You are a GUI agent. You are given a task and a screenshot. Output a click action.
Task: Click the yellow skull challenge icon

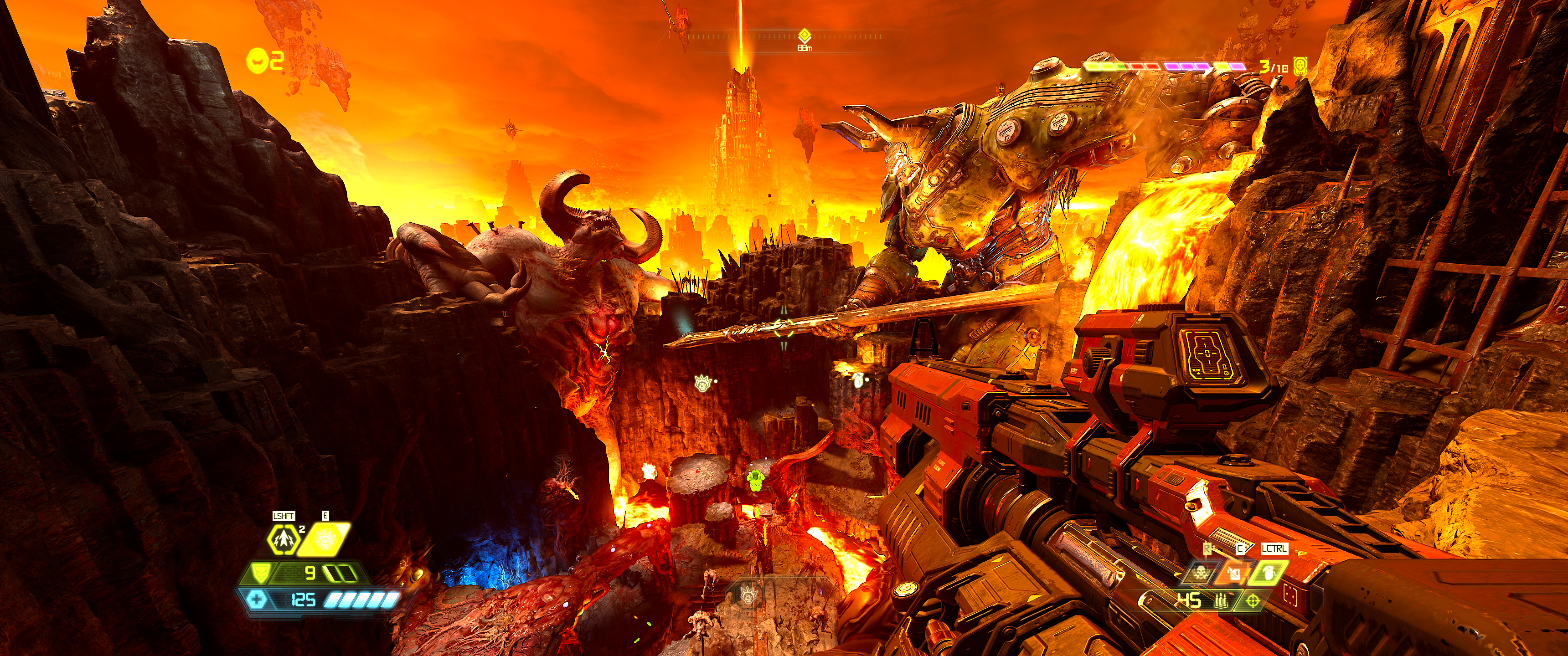1300,66
